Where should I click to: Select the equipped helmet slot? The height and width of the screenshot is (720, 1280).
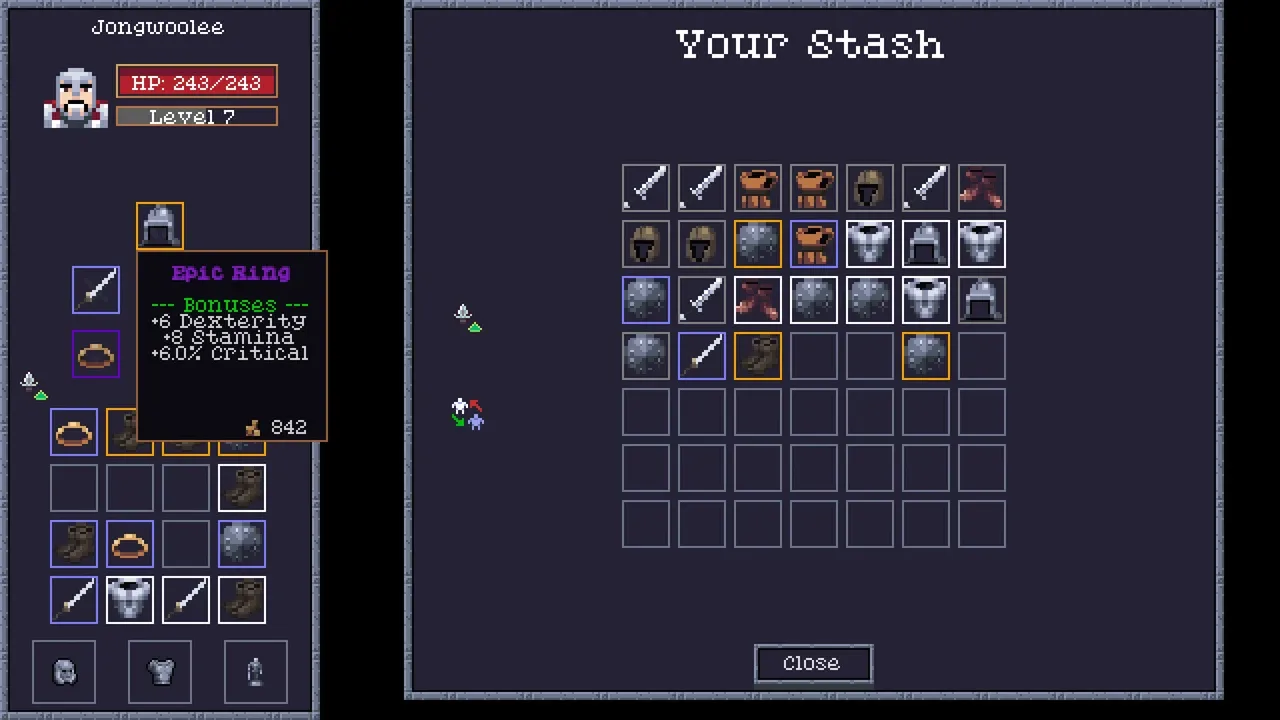[x=160, y=227]
